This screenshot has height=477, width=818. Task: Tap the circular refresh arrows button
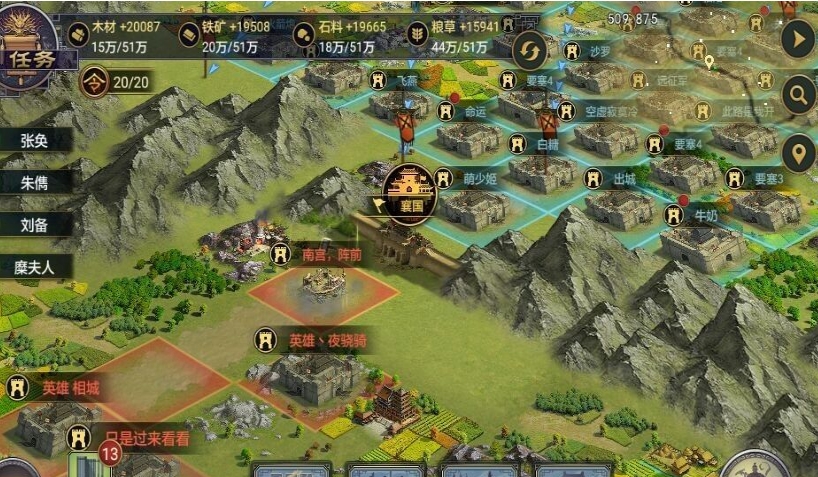[530, 50]
